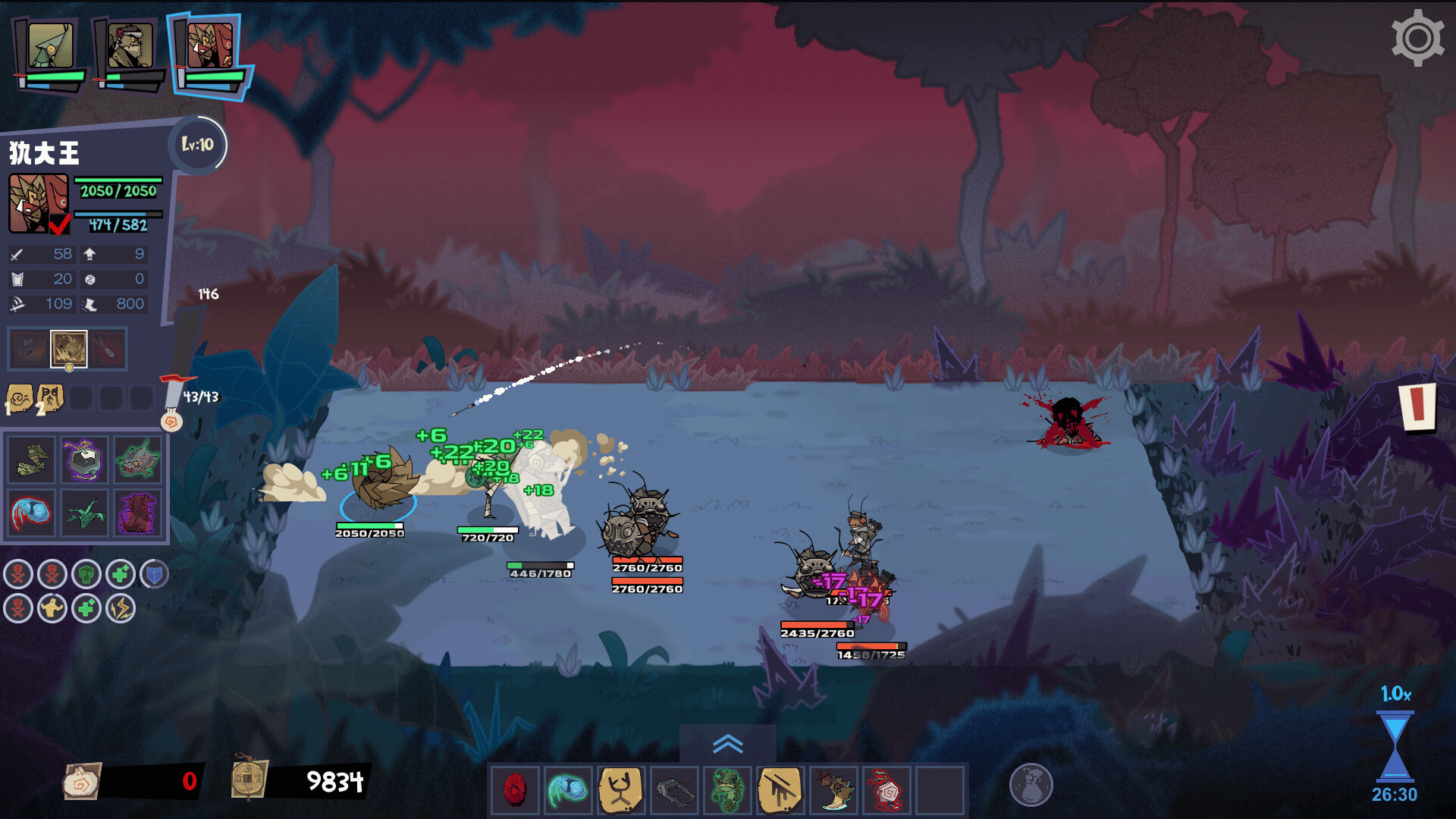Image resolution: width=1456 pixels, height=819 pixels.
Task: Click the red exclamation alert banner
Action: pyautogui.click(x=1417, y=406)
